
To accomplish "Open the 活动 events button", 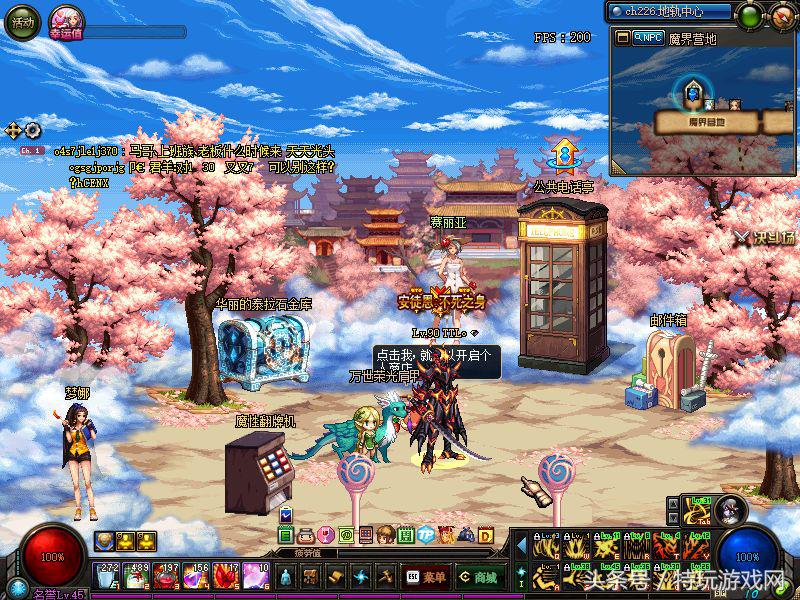I will 22,21.
